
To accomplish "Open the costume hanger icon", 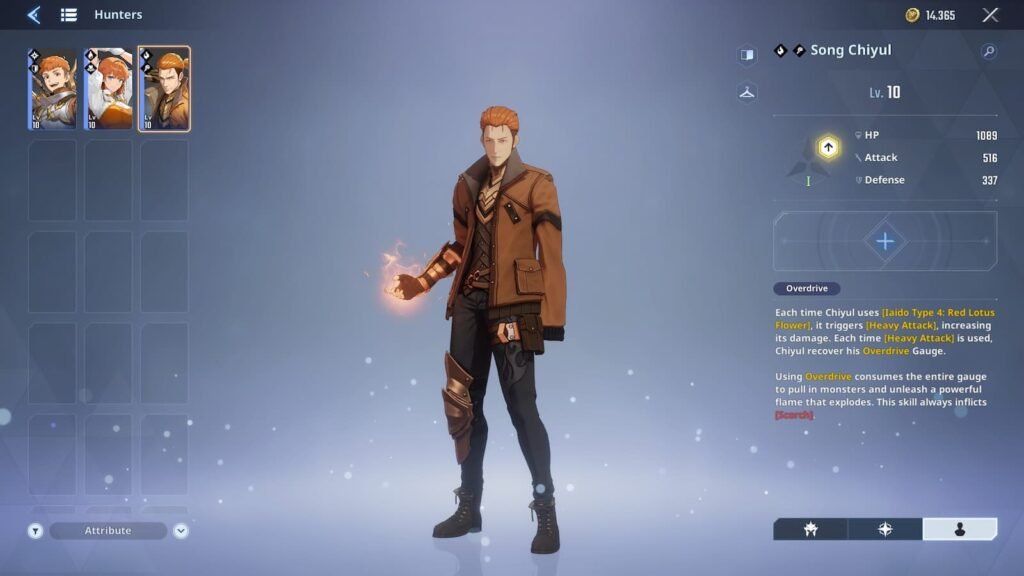I will [x=747, y=93].
